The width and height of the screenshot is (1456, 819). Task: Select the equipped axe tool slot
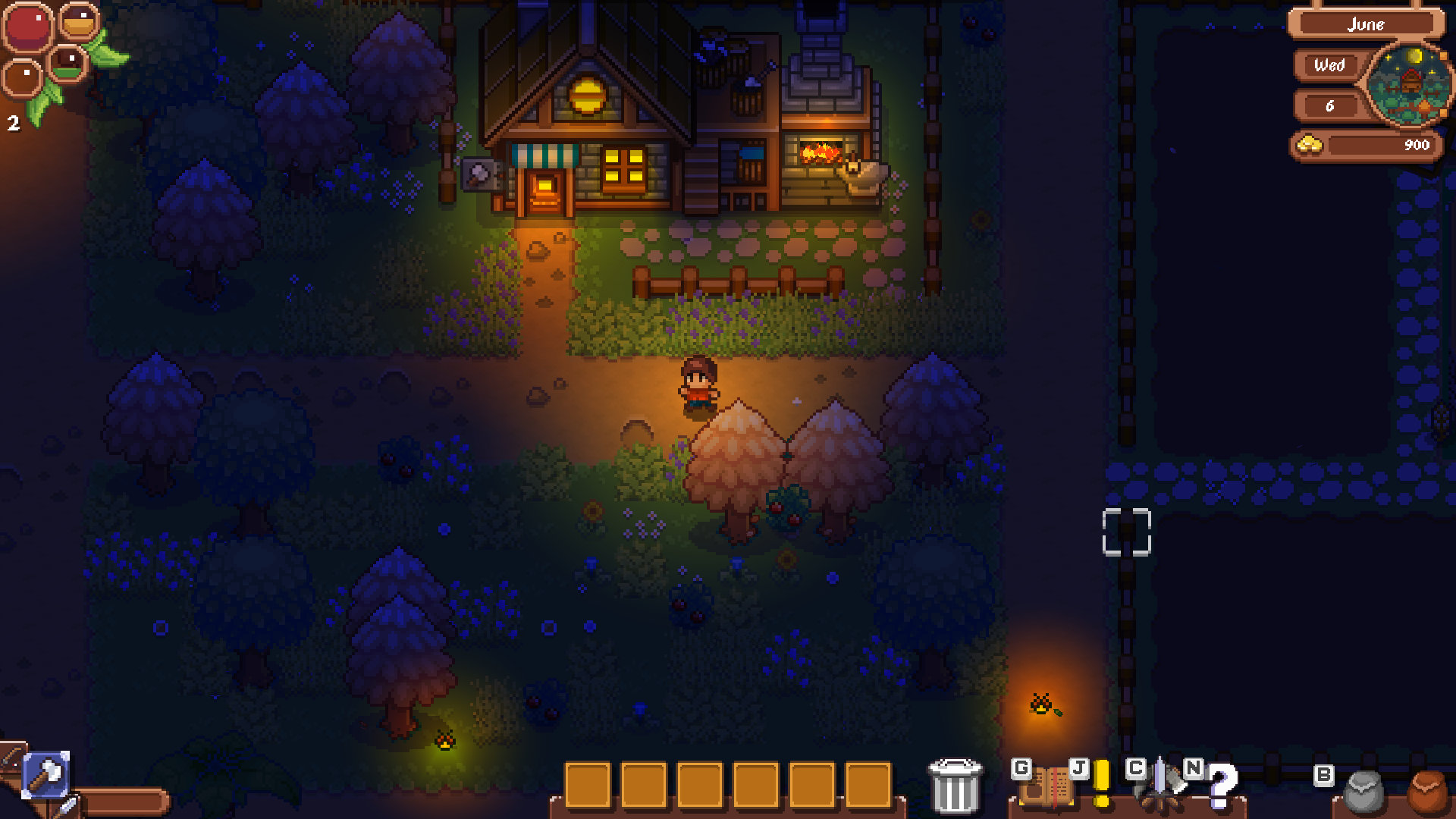coord(46,775)
